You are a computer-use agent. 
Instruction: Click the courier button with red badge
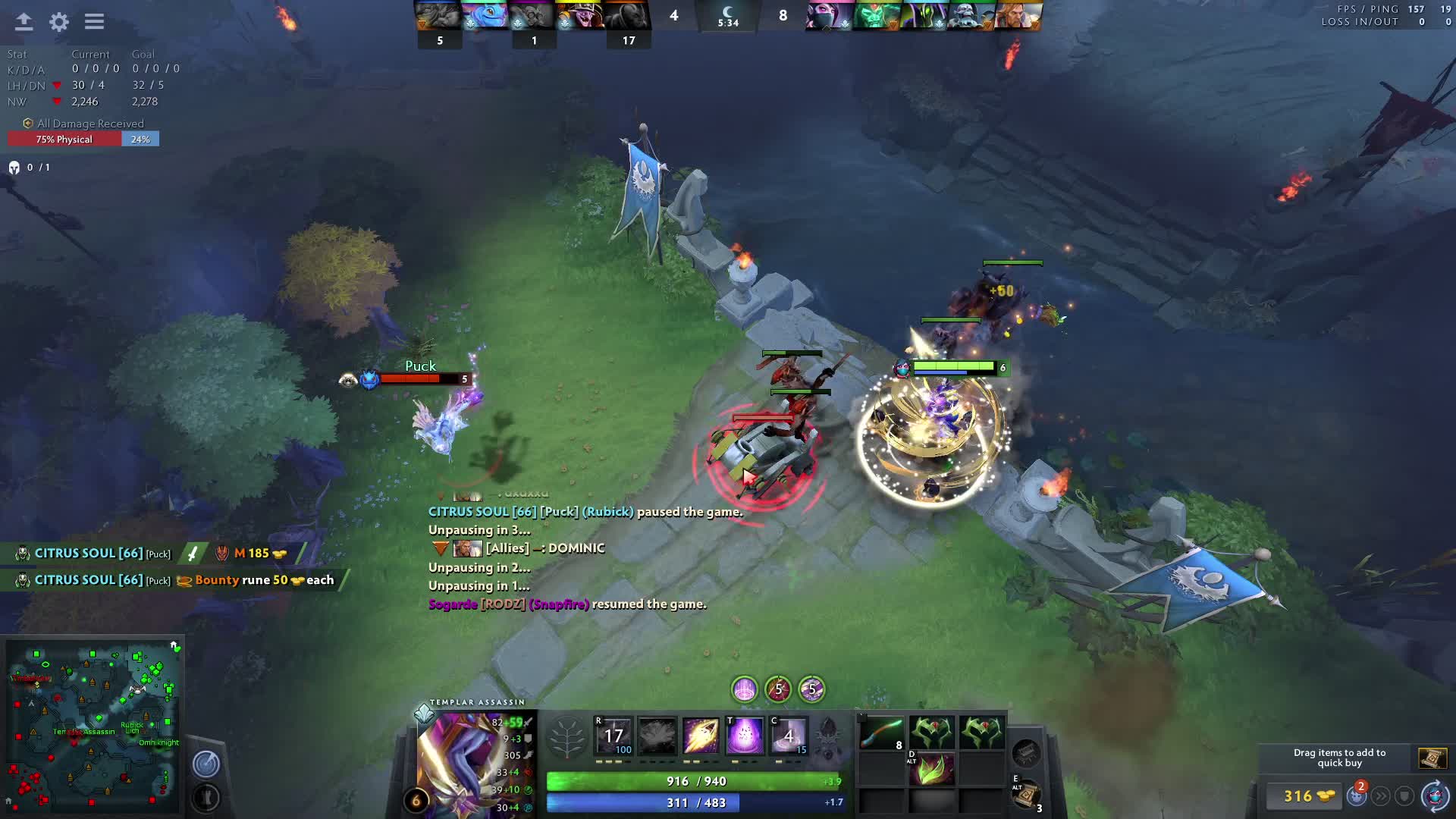point(1357,795)
